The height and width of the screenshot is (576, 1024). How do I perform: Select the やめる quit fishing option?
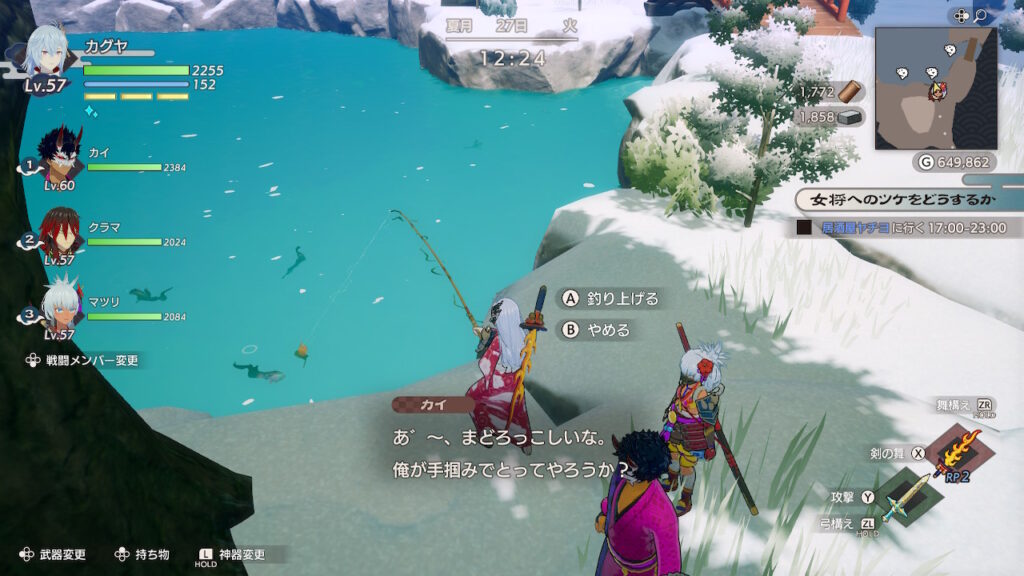597,328
